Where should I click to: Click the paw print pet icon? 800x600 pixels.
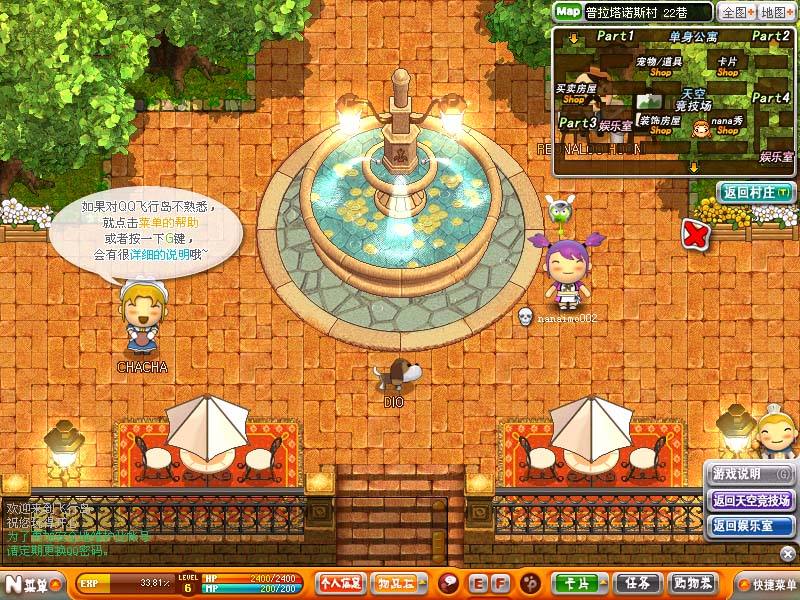point(531,582)
